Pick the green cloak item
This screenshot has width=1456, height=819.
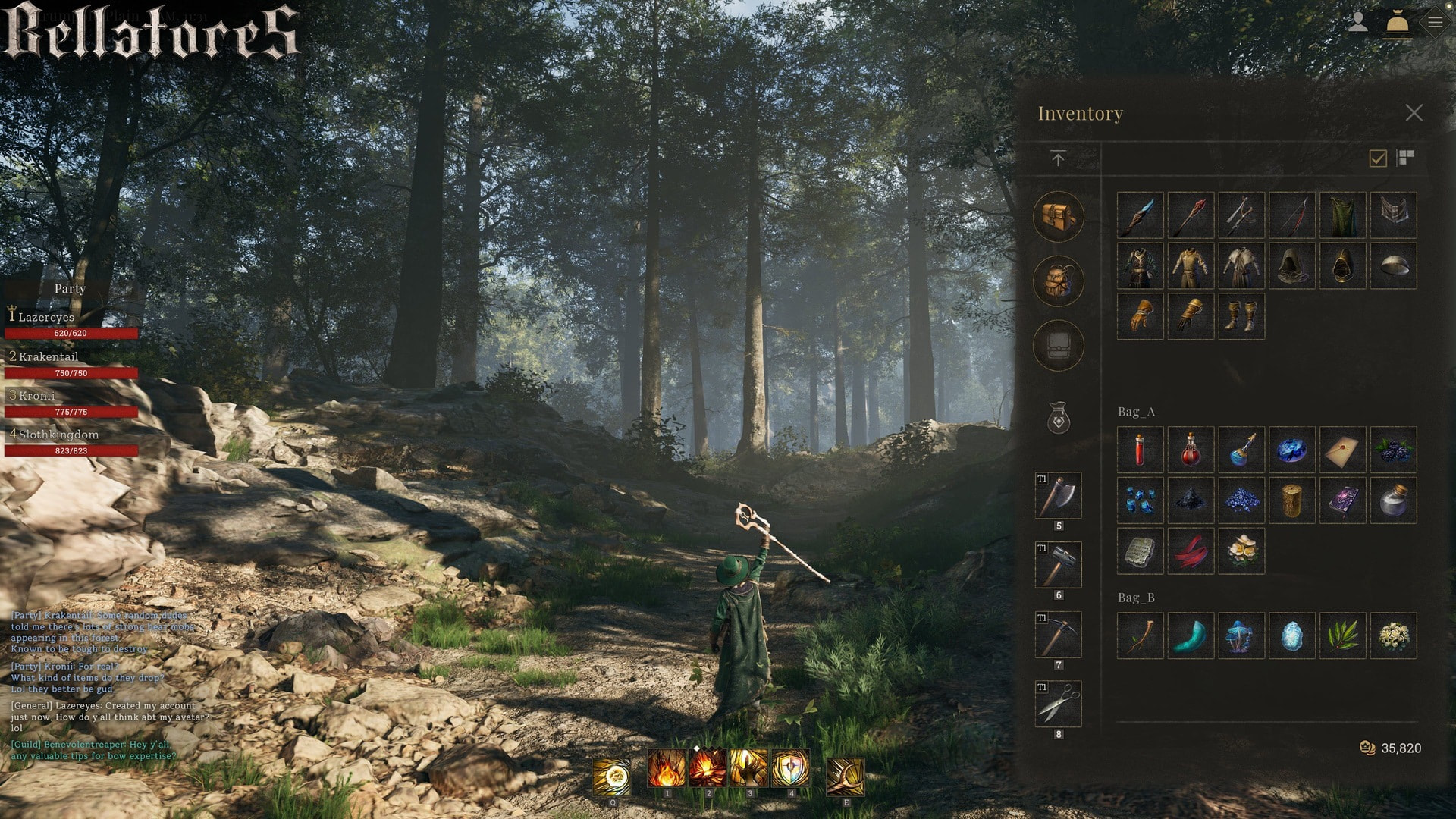coord(1342,215)
